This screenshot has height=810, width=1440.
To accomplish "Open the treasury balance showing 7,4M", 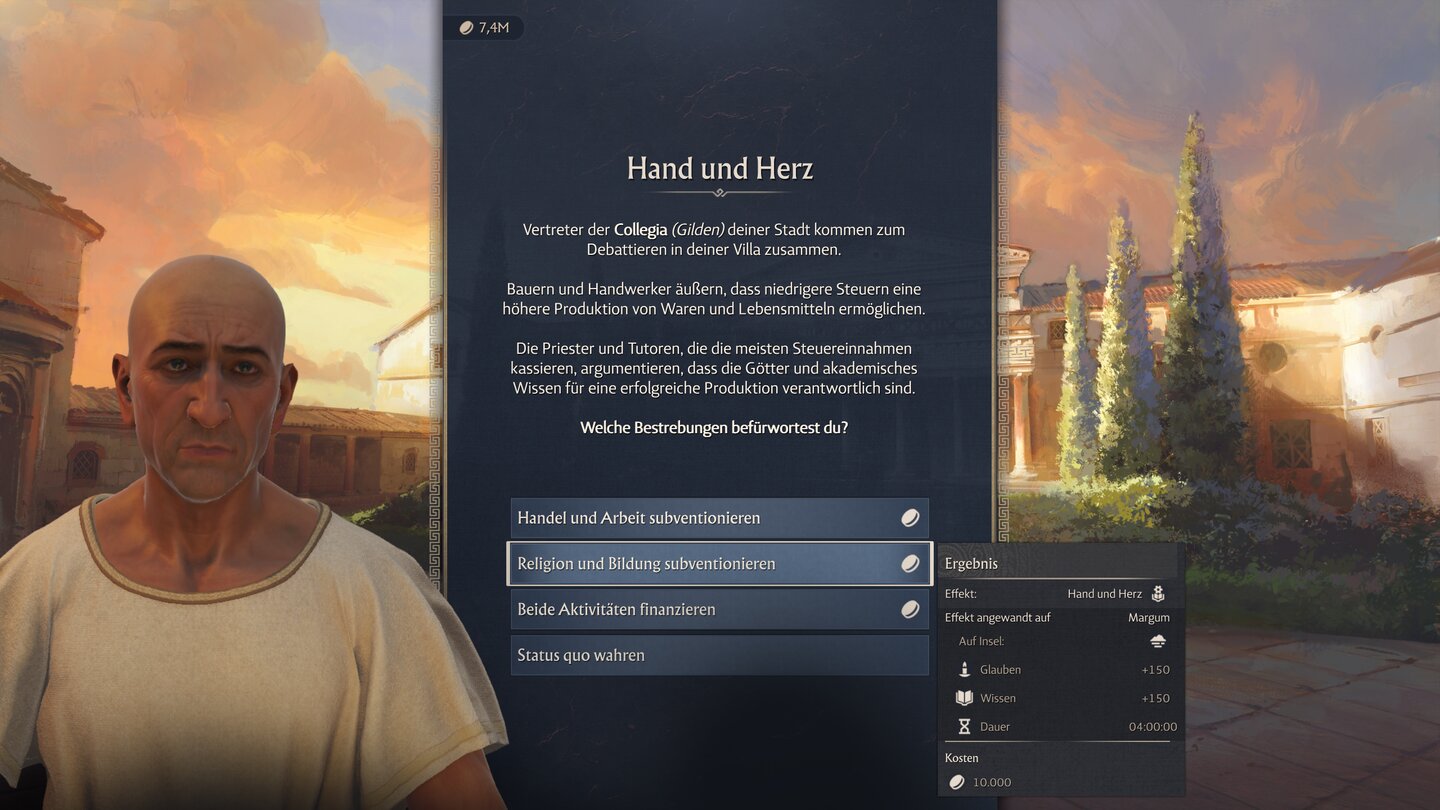I will [x=485, y=27].
